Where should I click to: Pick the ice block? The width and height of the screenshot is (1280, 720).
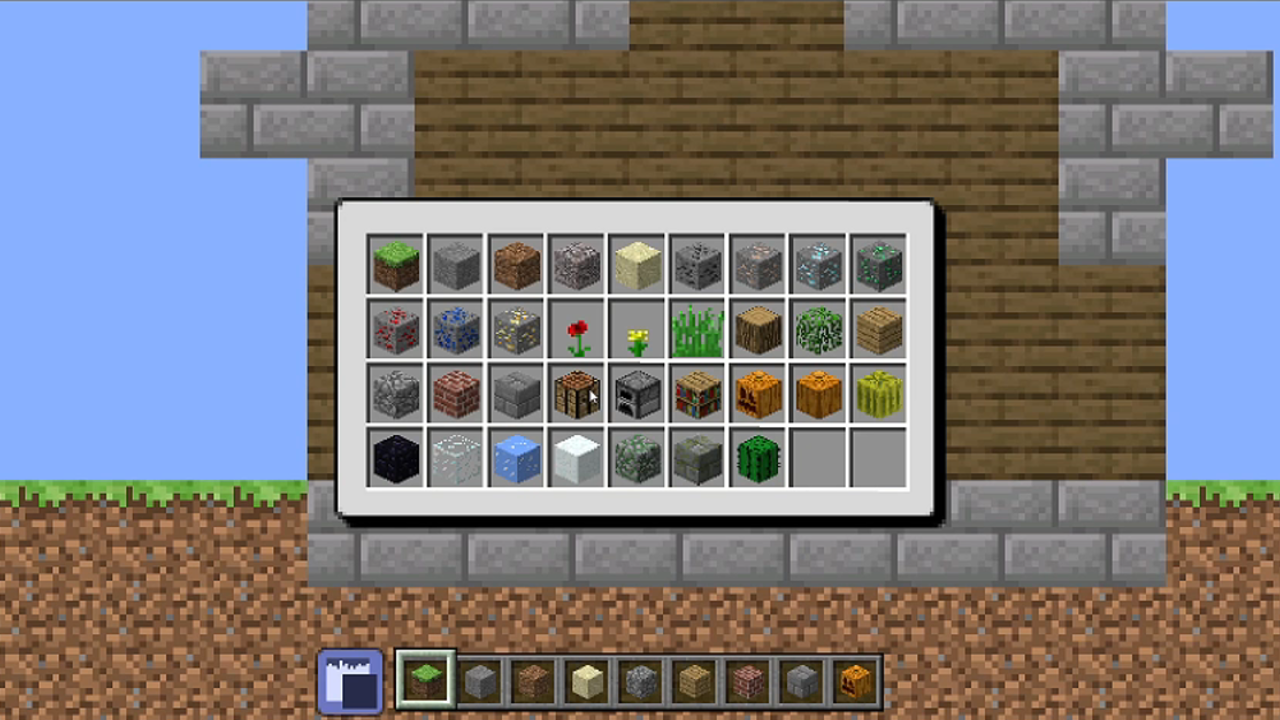pyautogui.click(x=517, y=458)
